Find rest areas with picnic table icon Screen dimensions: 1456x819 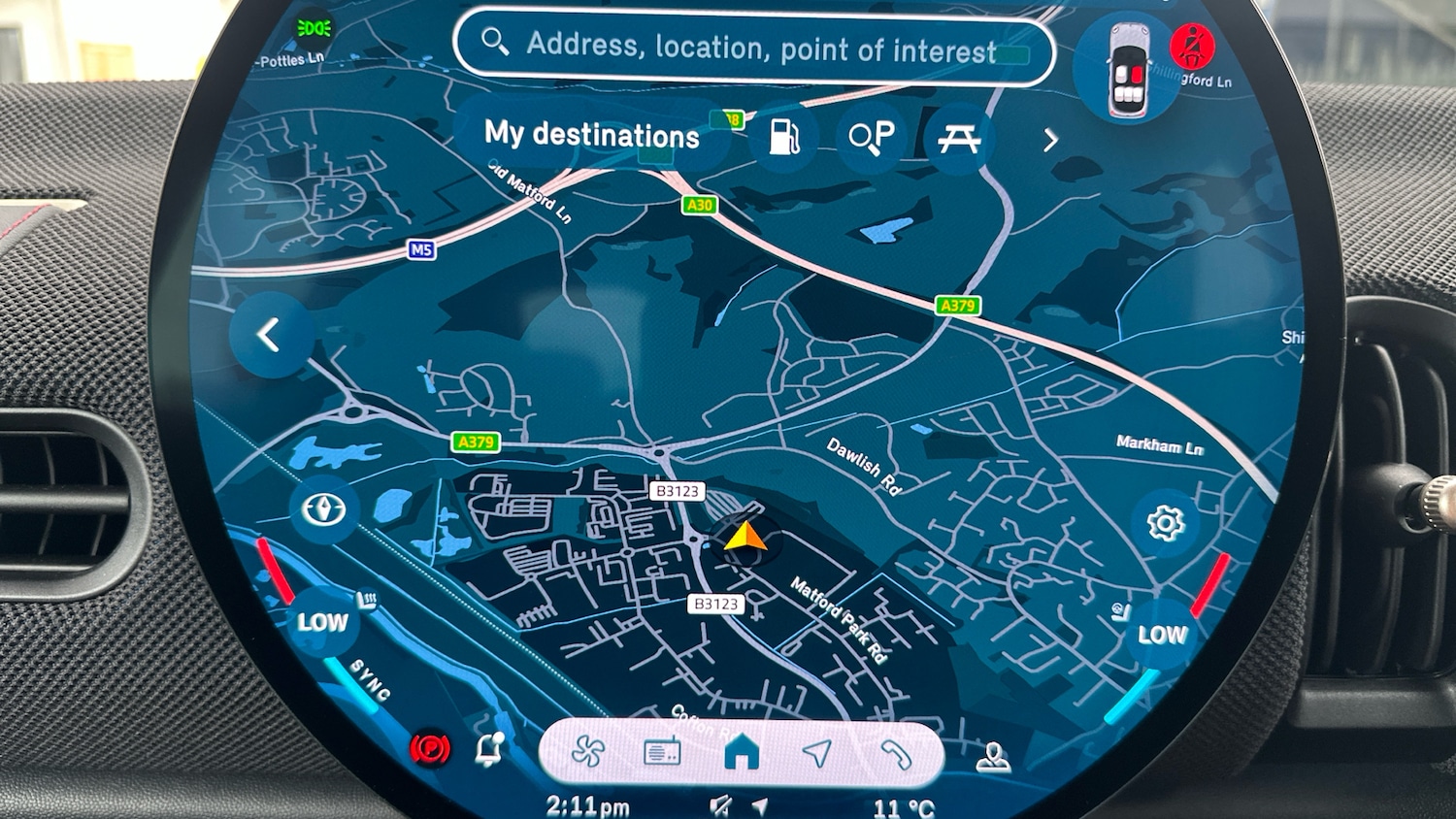click(x=958, y=140)
